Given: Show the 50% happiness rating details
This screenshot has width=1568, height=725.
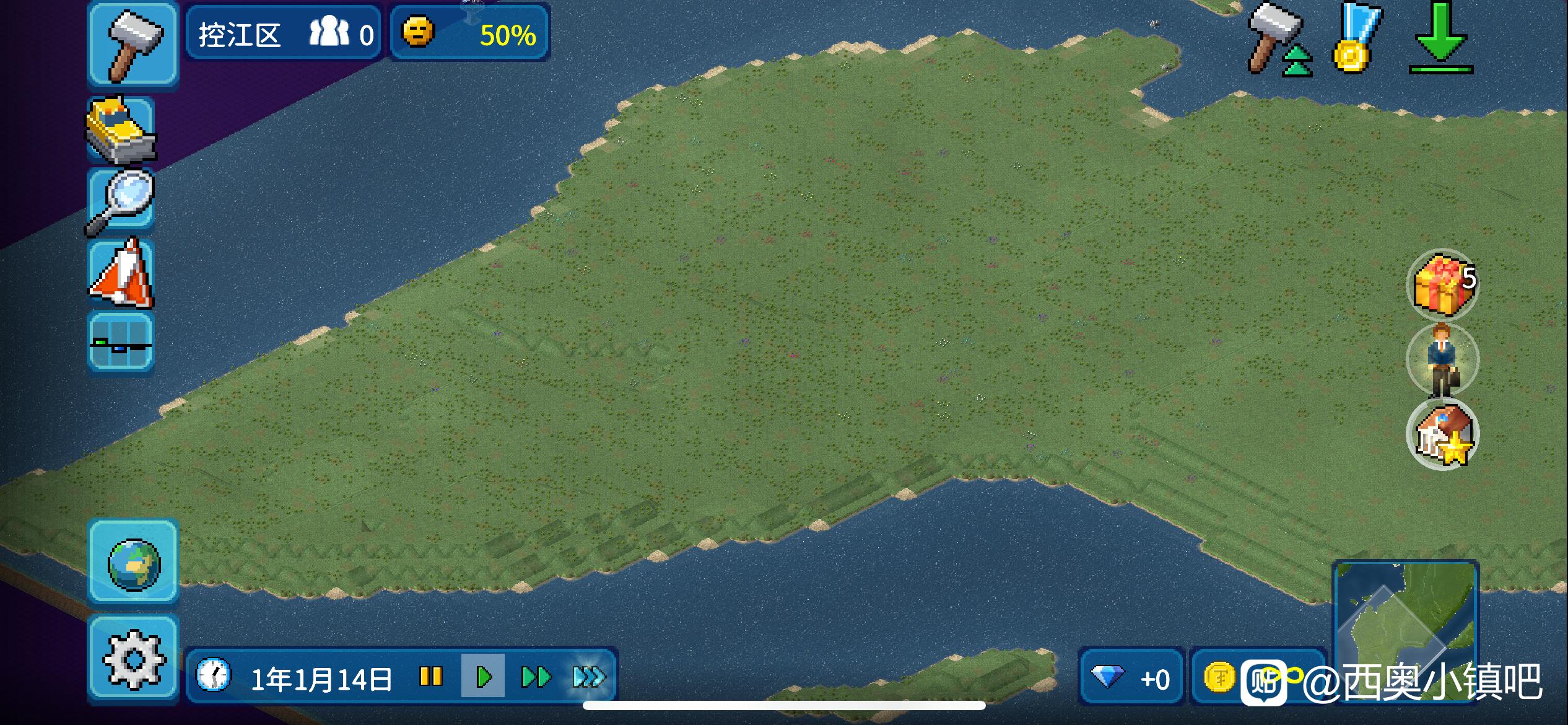Looking at the screenshot, I should [469, 33].
